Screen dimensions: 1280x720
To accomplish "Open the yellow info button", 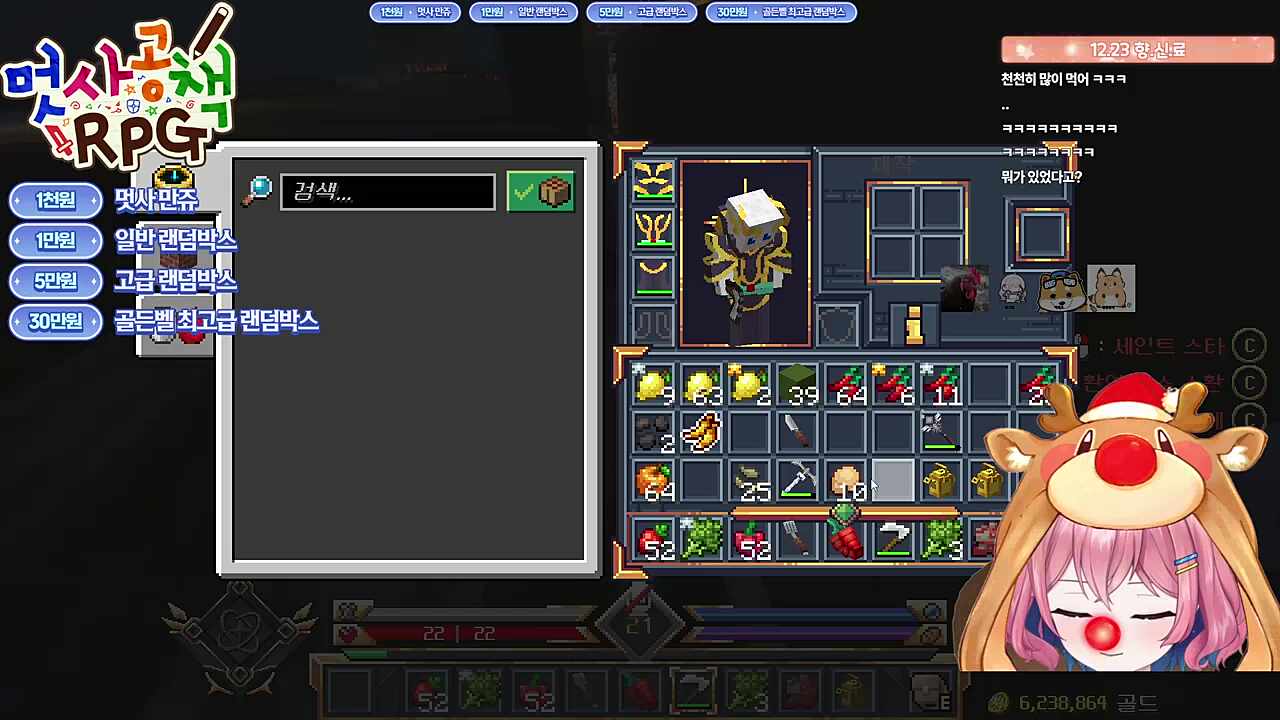I will coord(913,325).
